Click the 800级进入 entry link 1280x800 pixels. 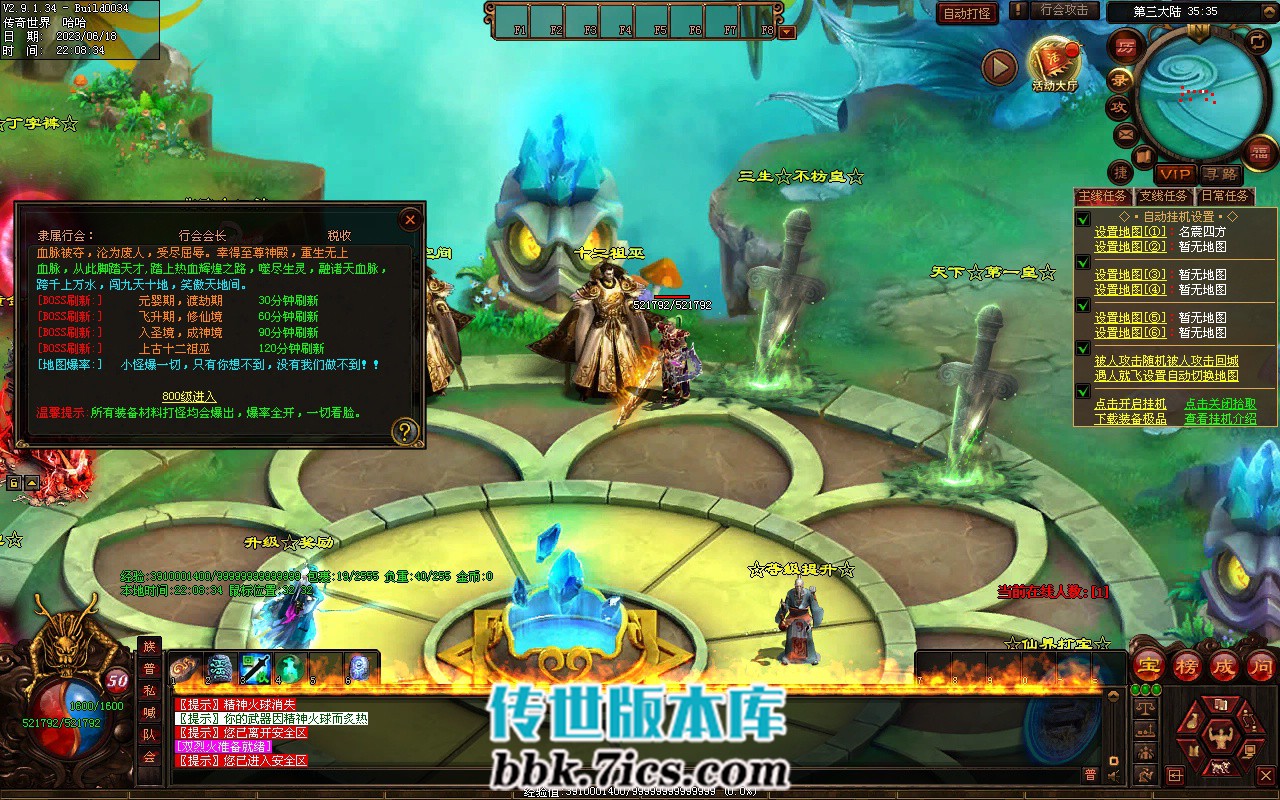tap(189, 396)
